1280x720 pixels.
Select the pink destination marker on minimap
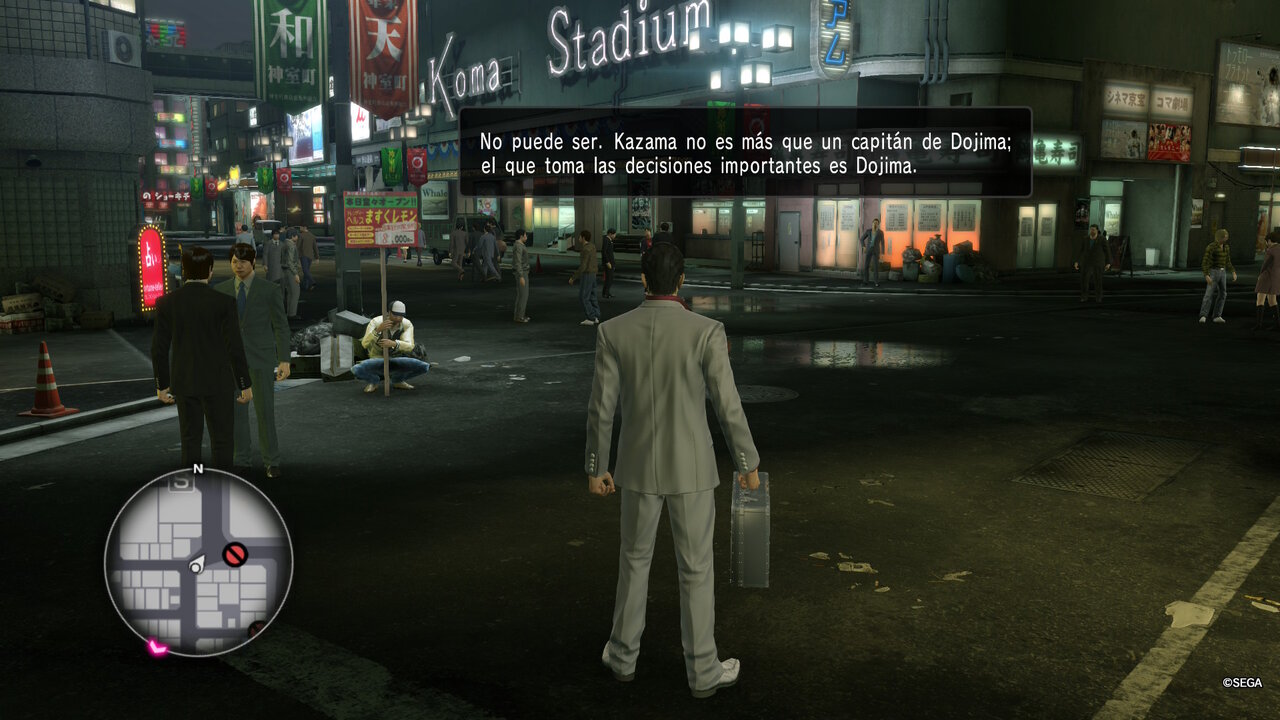click(157, 647)
